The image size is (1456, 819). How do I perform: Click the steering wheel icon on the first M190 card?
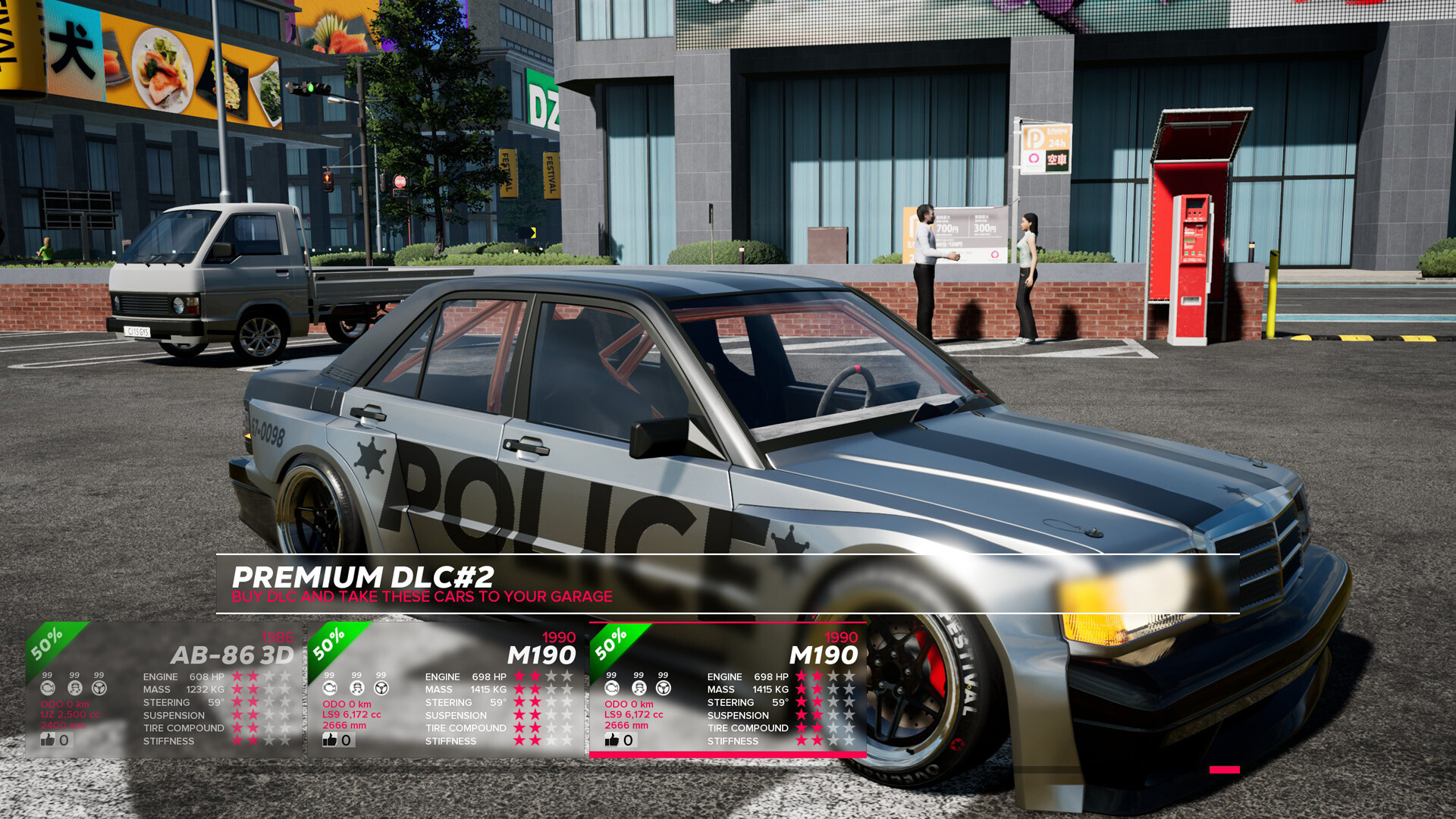point(382,688)
